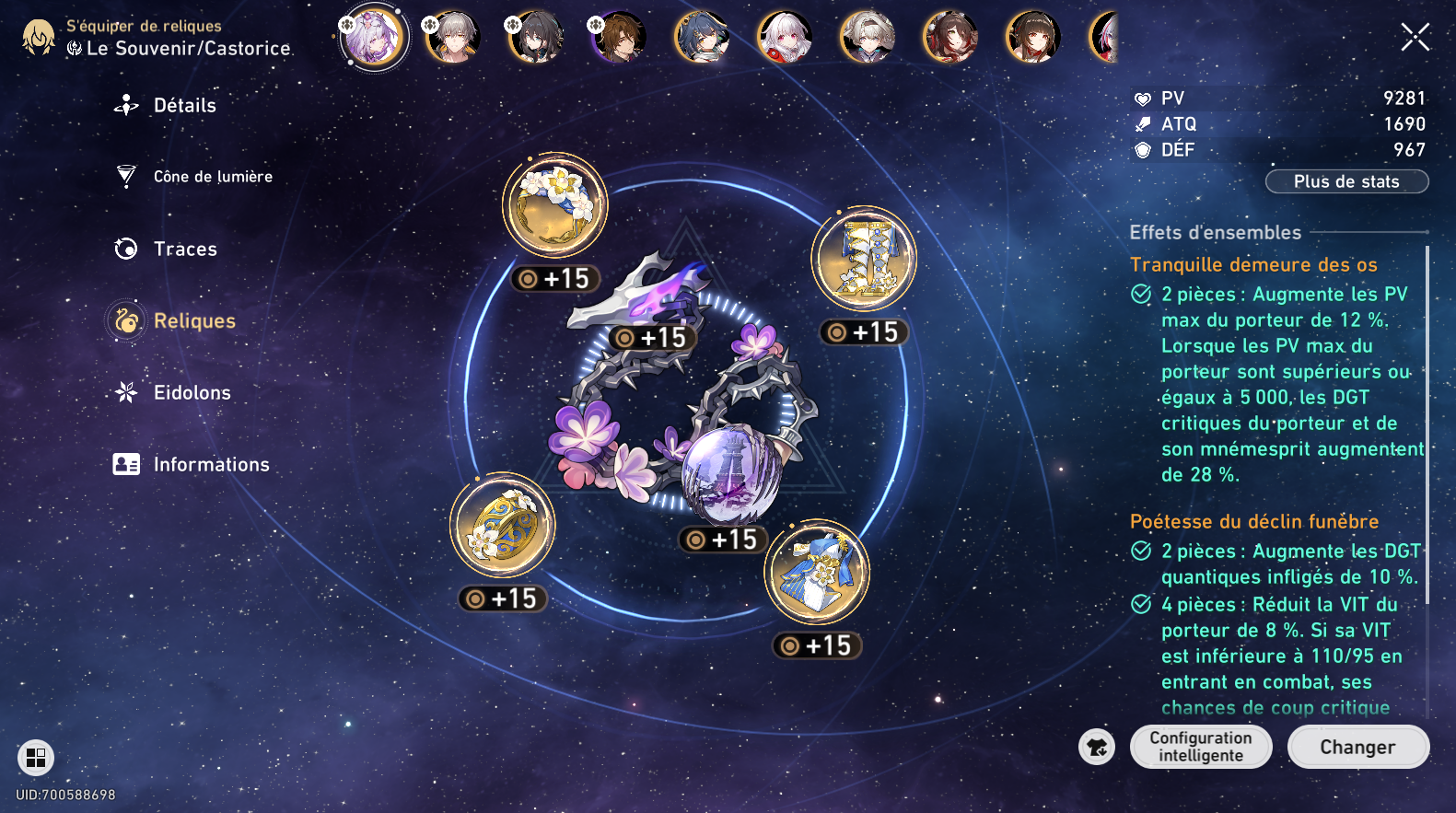Select the flower wreath head relic
Image resolution: width=1456 pixels, height=813 pixels.
[554, 205]
